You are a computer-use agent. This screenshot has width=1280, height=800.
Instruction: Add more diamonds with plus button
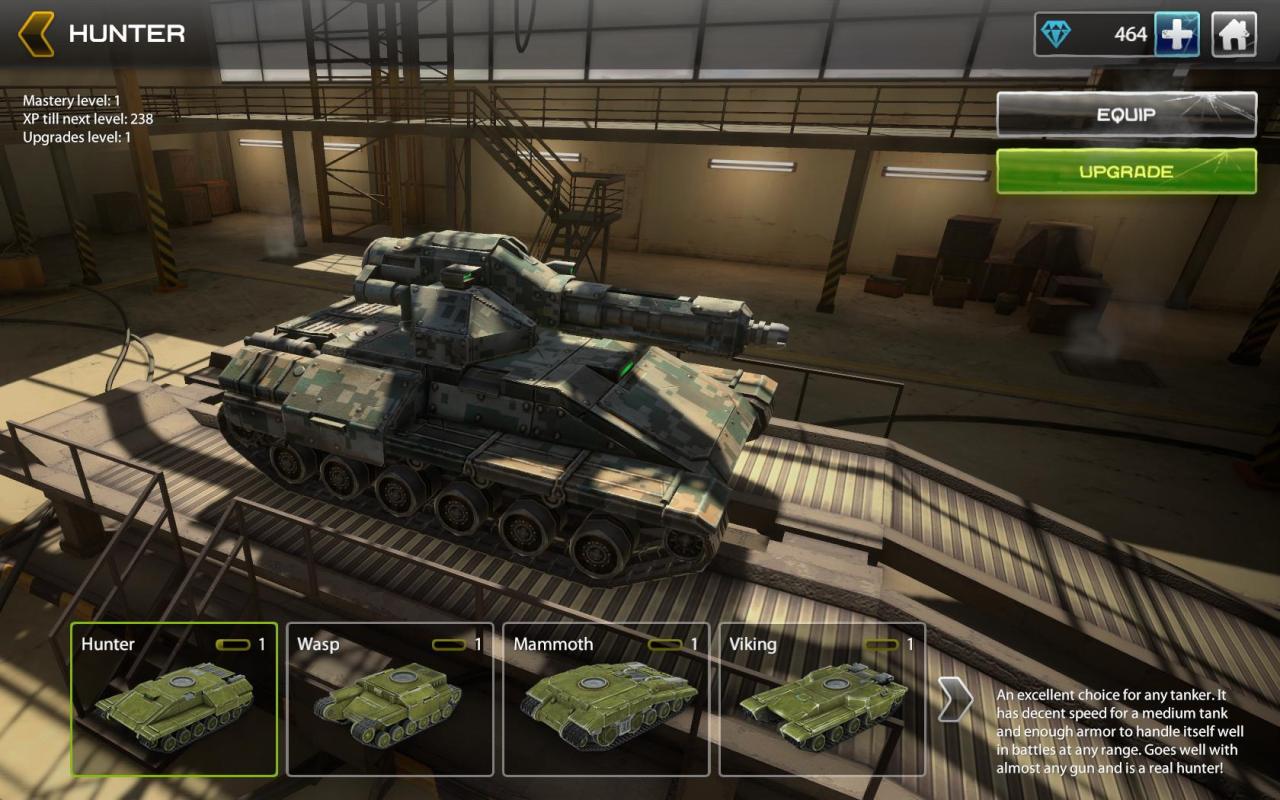click(1177, 35)
